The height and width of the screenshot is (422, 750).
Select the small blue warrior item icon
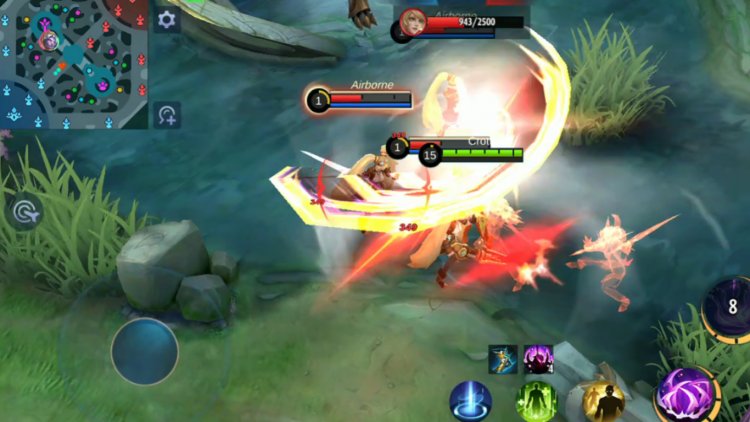(503, 360)
